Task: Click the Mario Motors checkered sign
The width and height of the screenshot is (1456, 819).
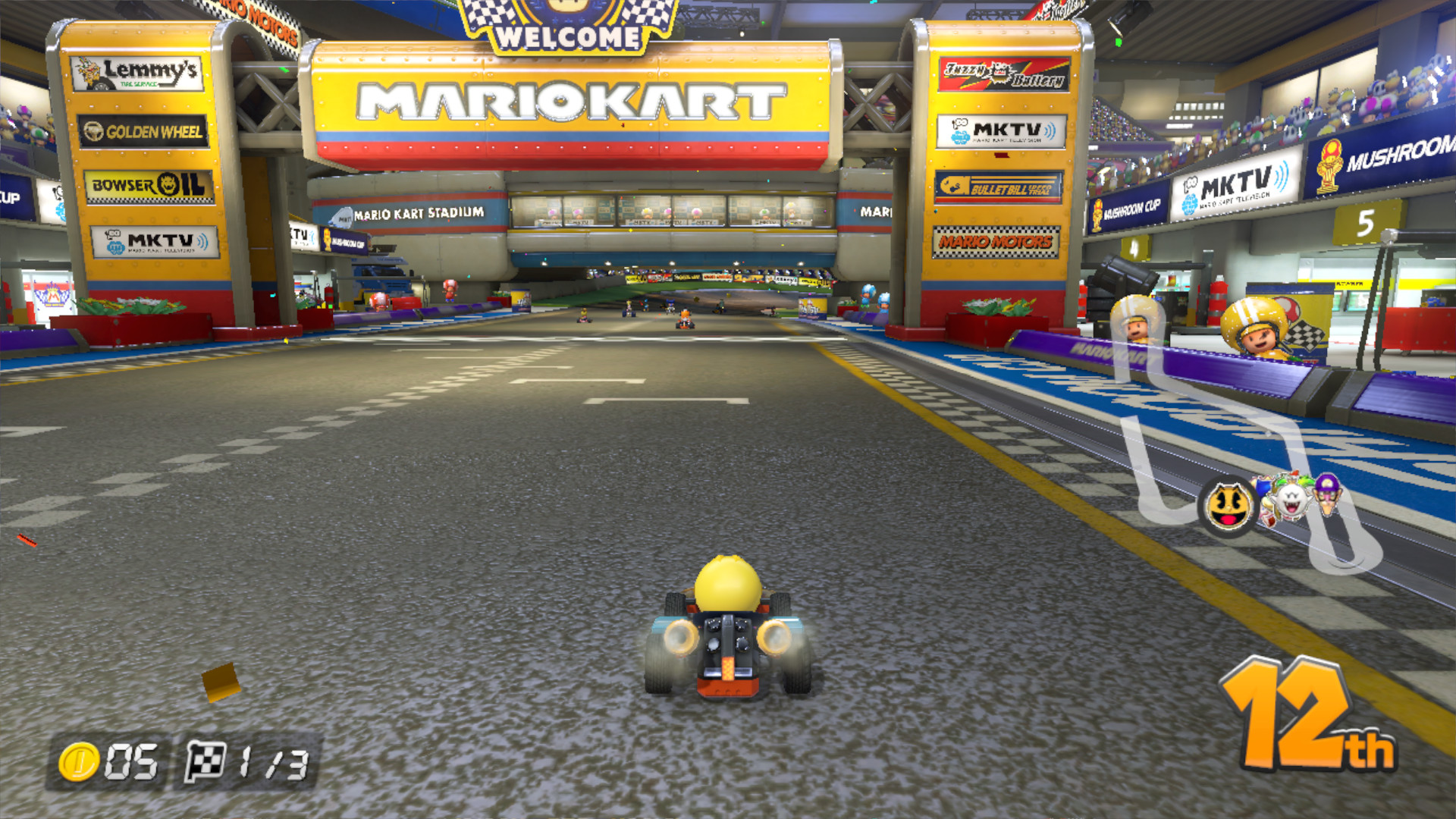Action: click(997, 242)
